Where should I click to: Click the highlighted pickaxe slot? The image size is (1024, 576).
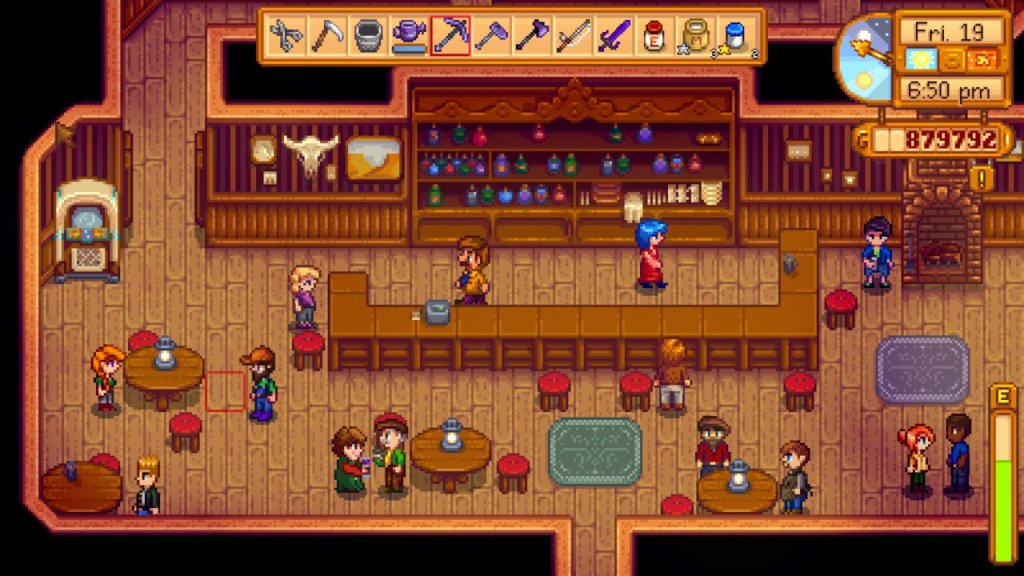(x=450, y=37)
